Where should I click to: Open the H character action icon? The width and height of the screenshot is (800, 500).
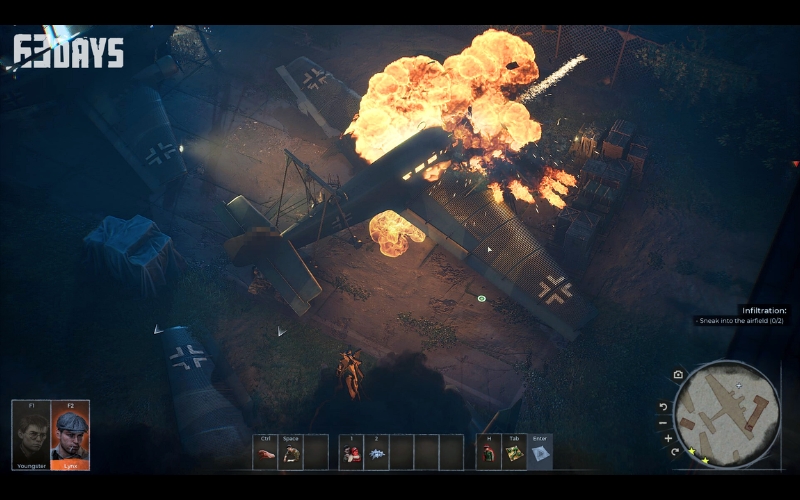click(x=489, y=454)
